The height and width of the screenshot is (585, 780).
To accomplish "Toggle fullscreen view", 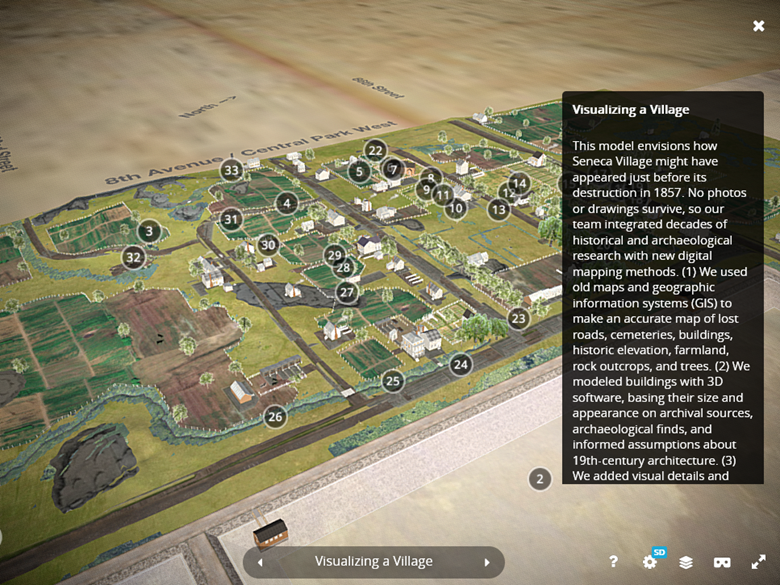I will coord(759,562).
